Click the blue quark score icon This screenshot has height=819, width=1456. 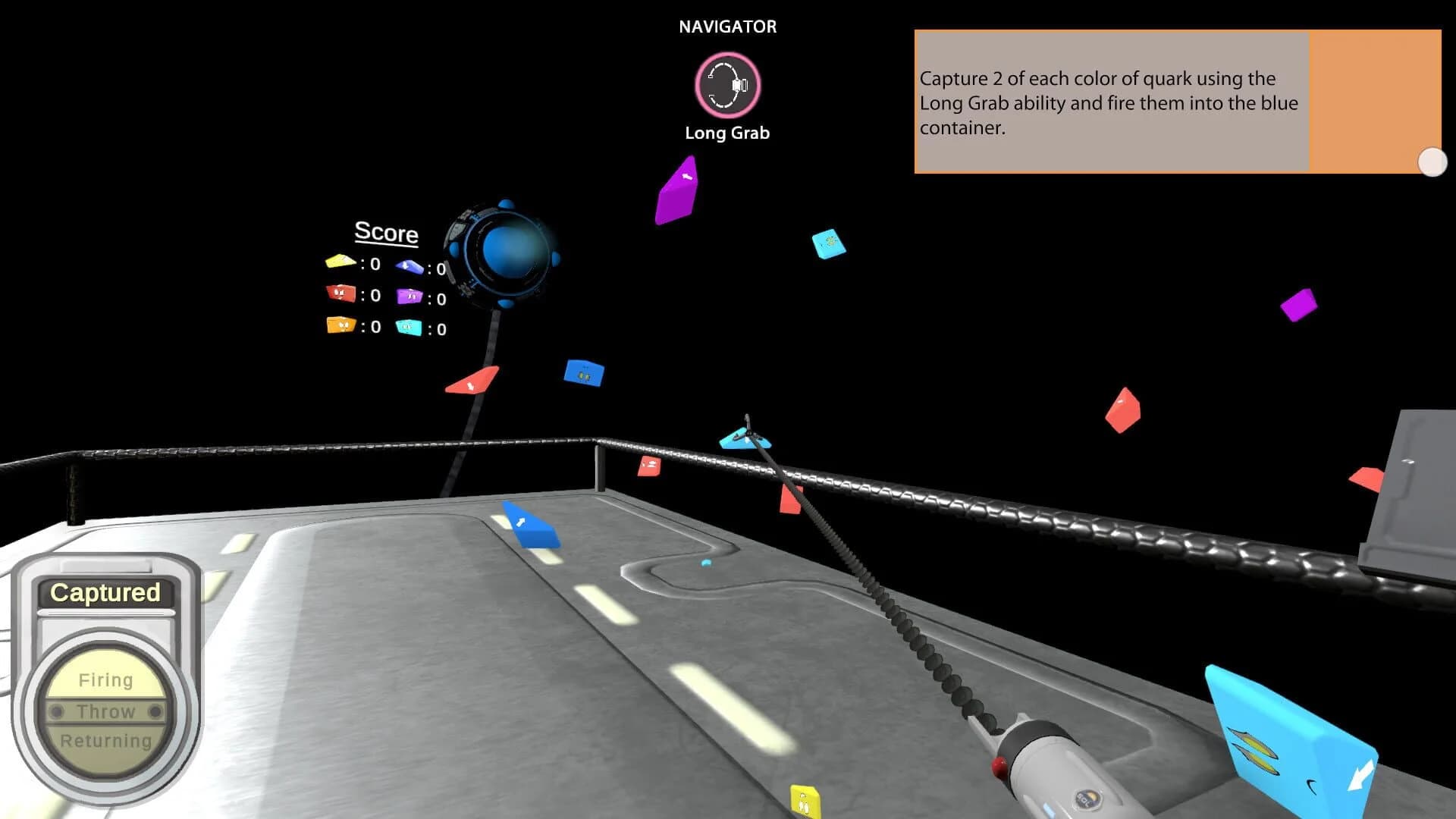pyautogui.click(x=409, y=266)
